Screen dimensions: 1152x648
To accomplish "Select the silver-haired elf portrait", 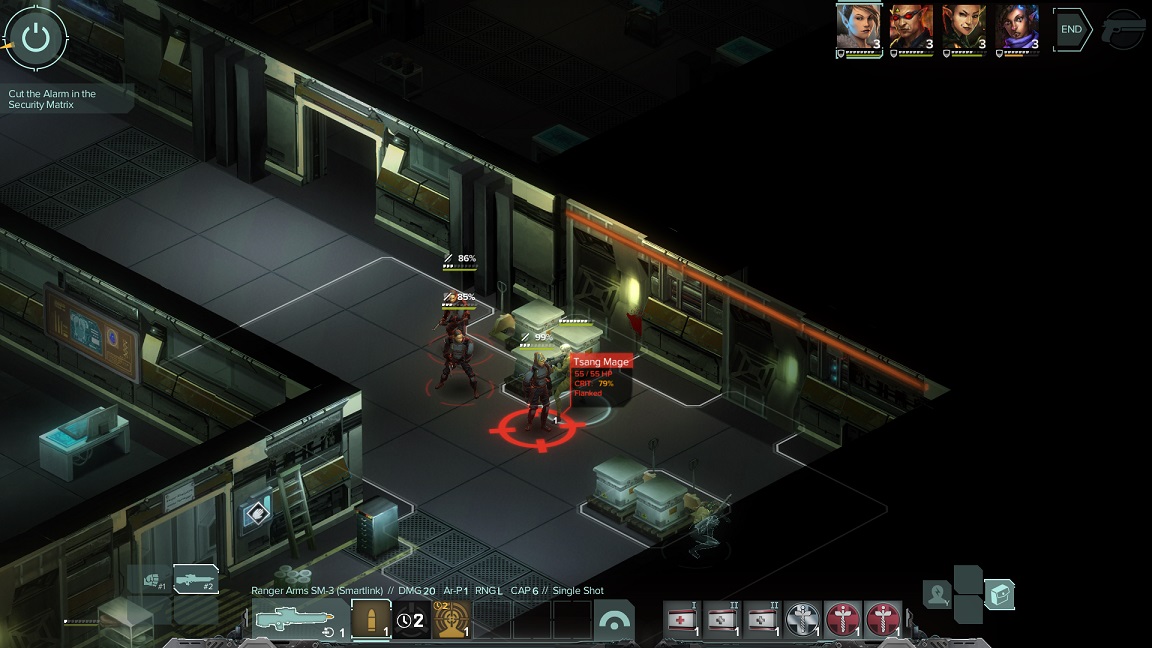I will (x=858, y=28).
